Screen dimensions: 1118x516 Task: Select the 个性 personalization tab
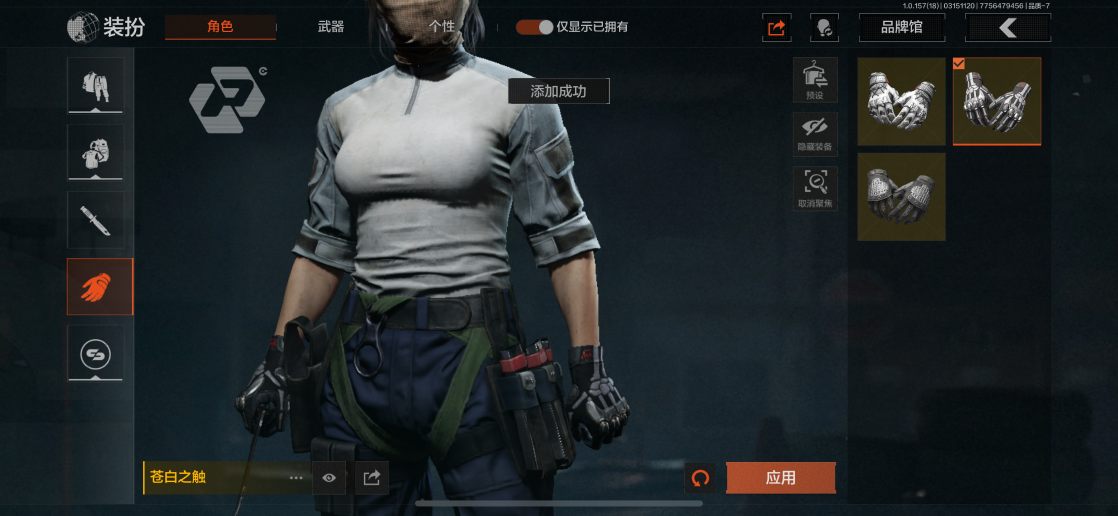441,27
